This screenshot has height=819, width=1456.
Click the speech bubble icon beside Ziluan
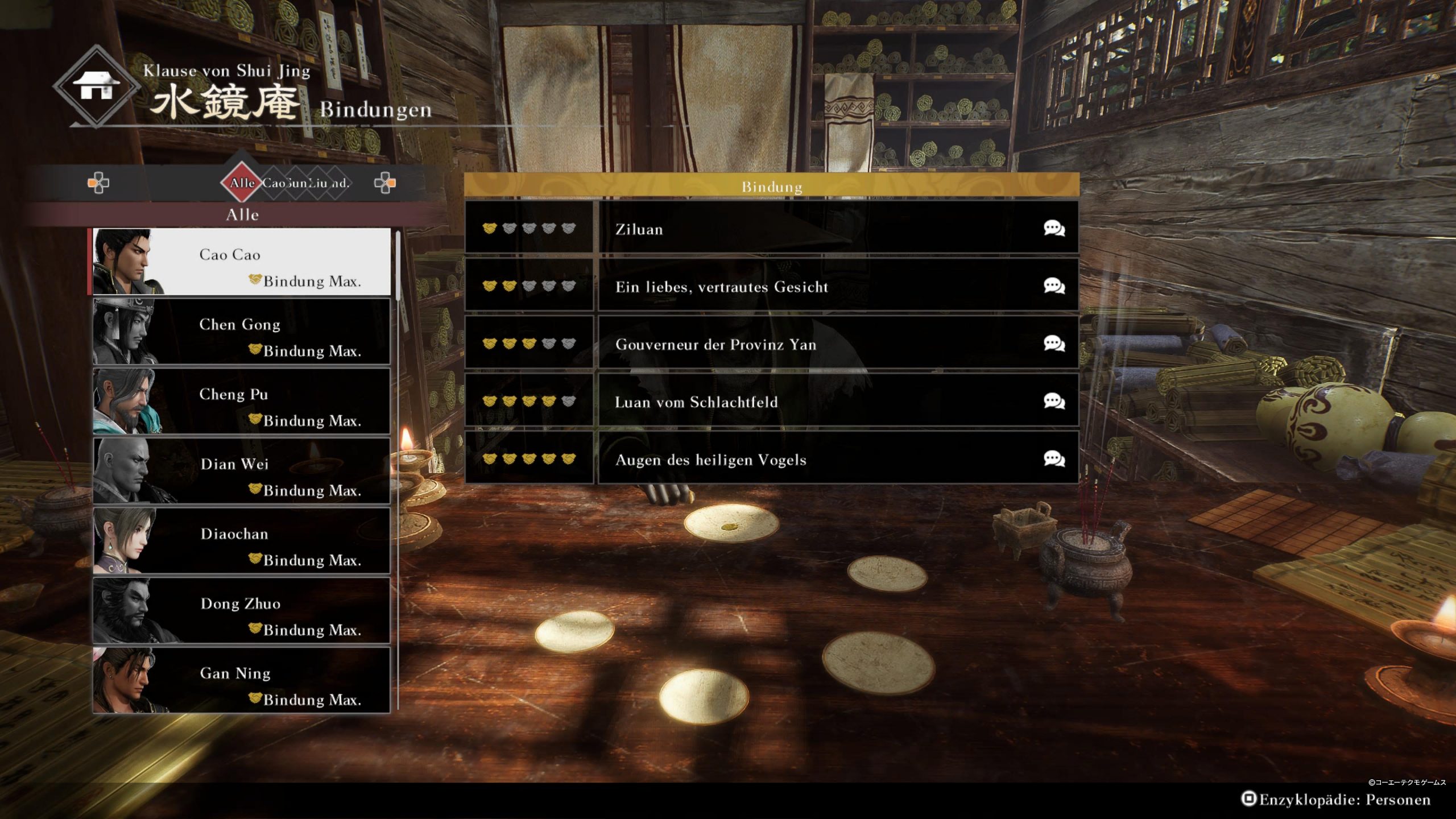(1054, 229)
